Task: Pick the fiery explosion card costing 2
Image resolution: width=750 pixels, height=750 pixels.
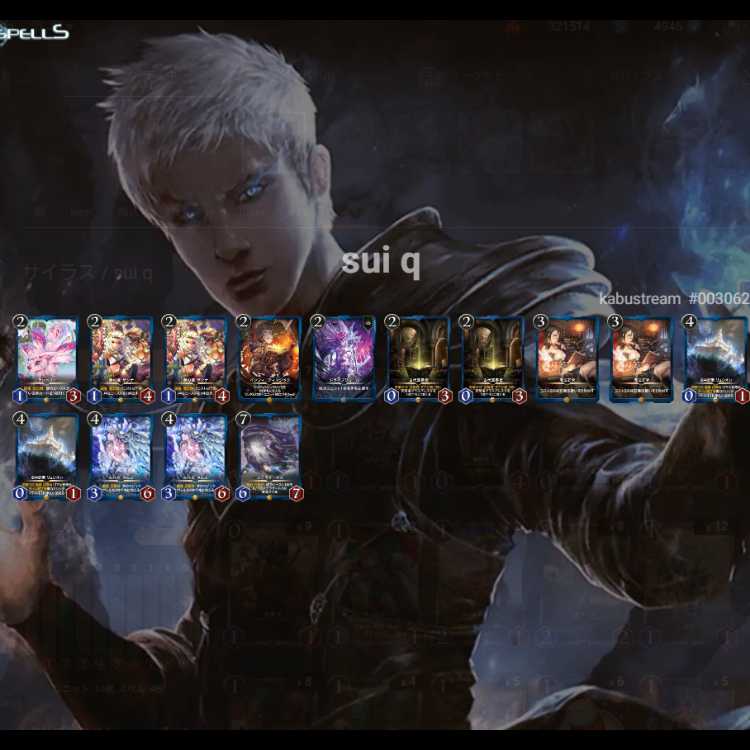Action: coord(269,359)
